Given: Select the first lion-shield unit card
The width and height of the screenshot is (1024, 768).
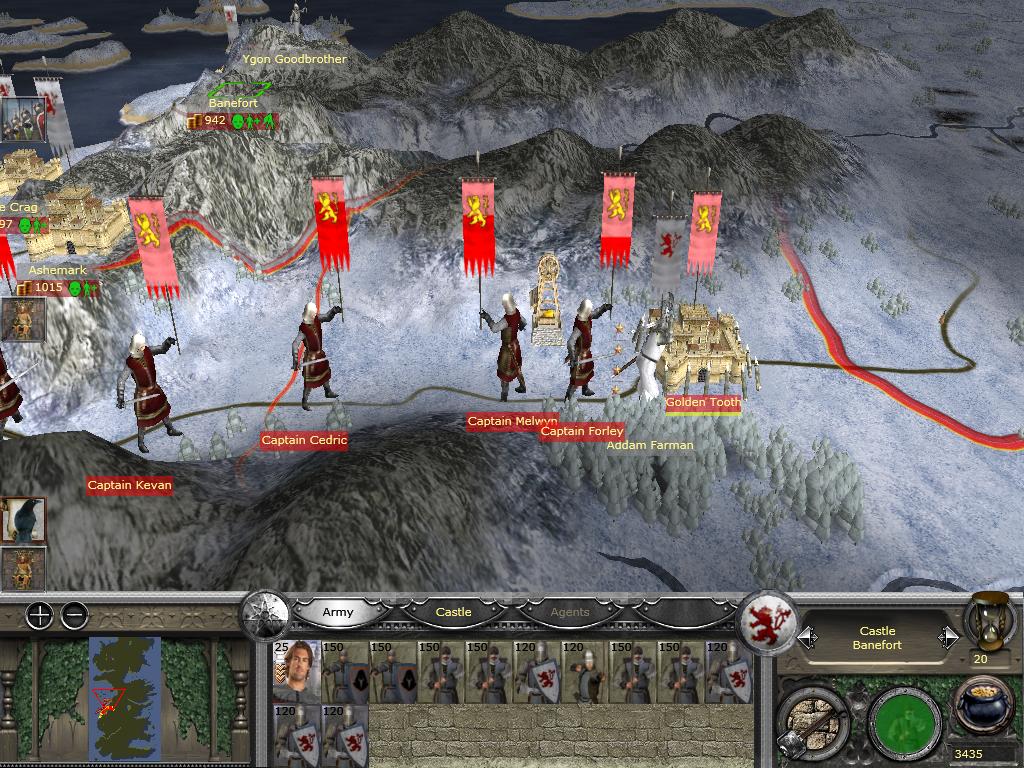Looking at the screenshot, I should click(x=536, y=671).
